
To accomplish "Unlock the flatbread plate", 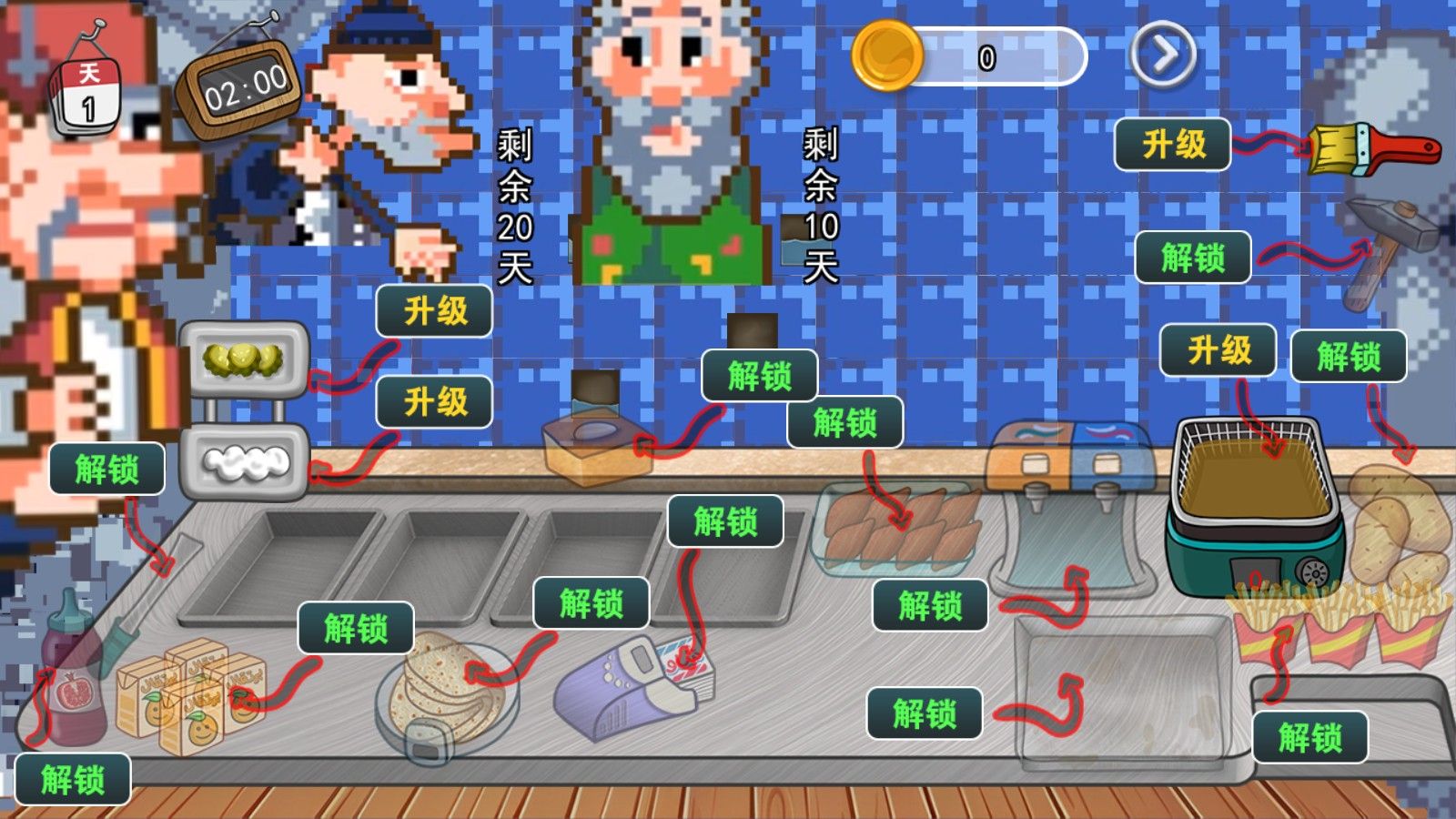I will click(x=591, y=603).
